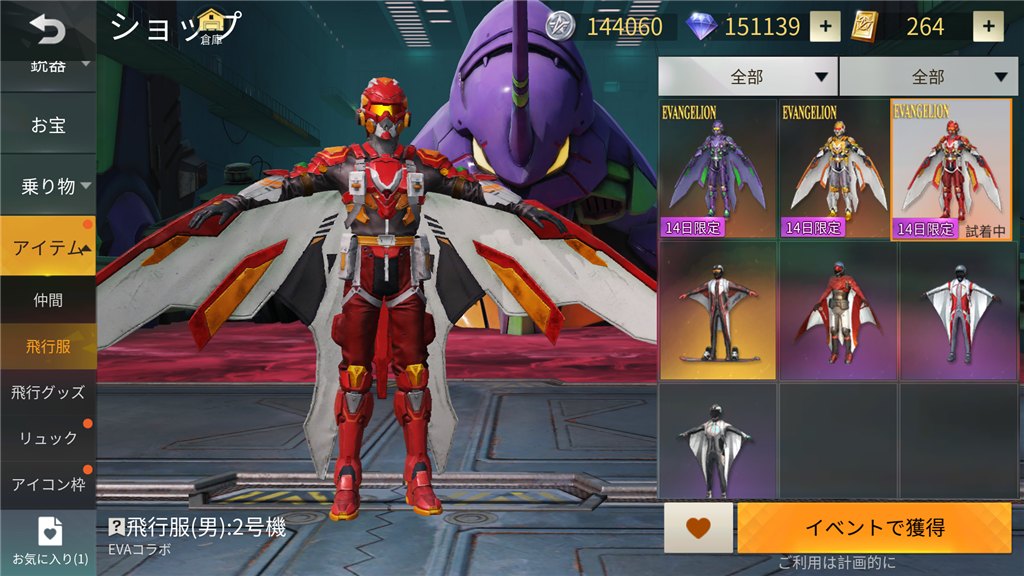Viewport: 1024px width, 576px height.
Task: Go back with the return arrow
Action: tap(45, 30)
